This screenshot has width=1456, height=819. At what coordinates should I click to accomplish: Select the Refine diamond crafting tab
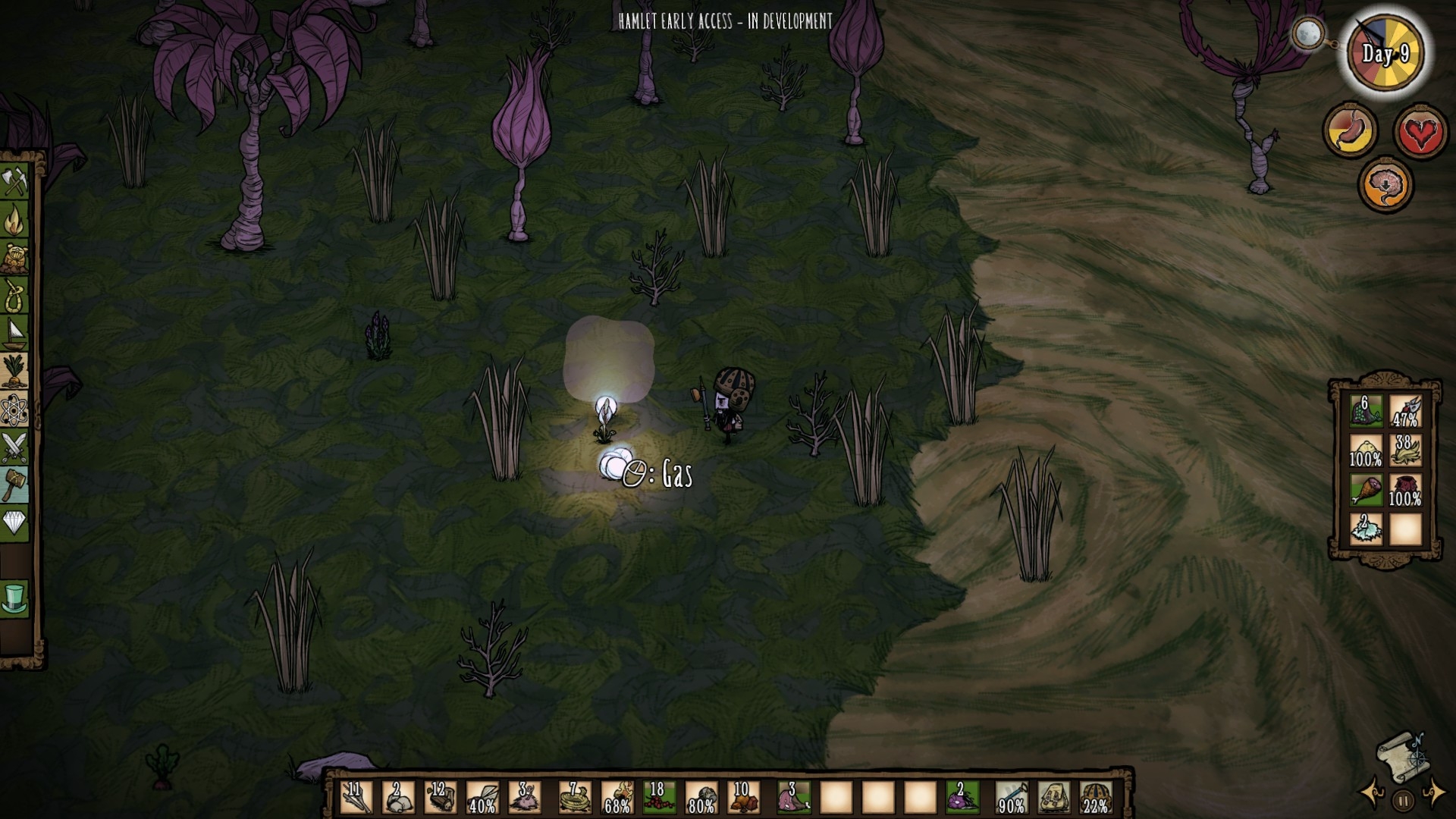point(14,522)
